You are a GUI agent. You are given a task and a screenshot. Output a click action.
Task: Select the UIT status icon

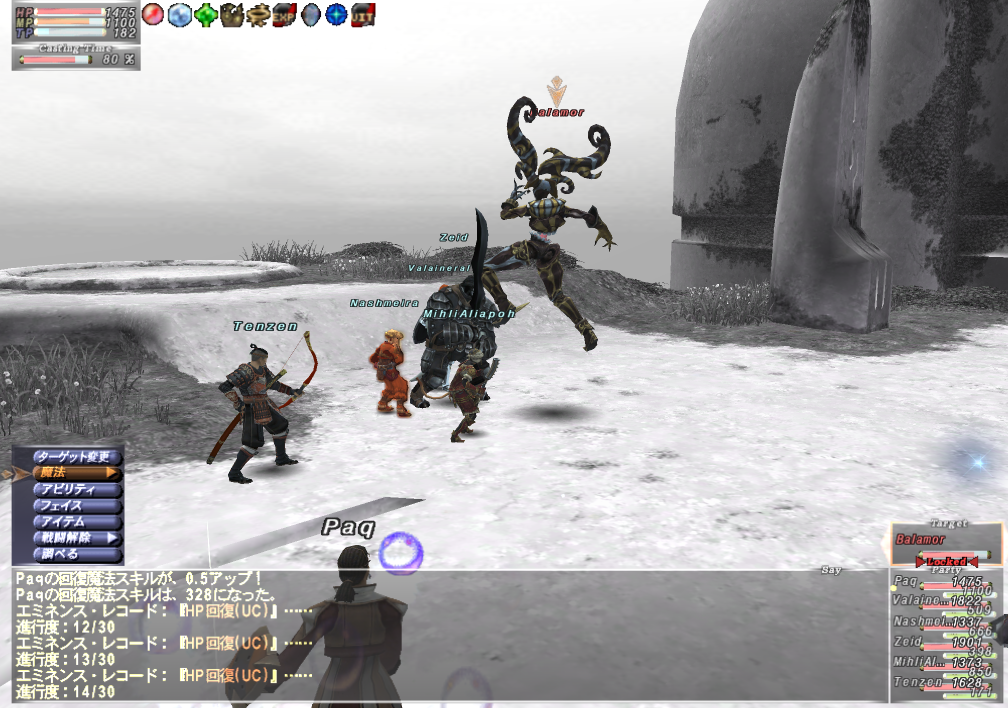tap(362, 15)
